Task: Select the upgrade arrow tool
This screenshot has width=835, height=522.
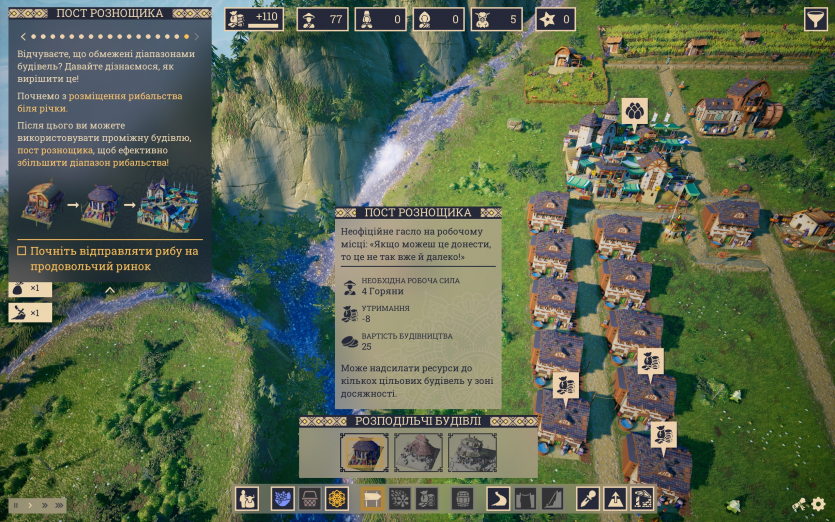Action: (x=615, y=498)
